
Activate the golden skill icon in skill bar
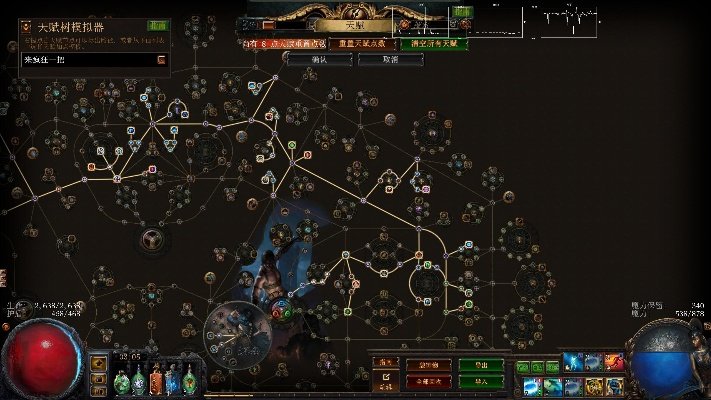click(x=593, y=385)
